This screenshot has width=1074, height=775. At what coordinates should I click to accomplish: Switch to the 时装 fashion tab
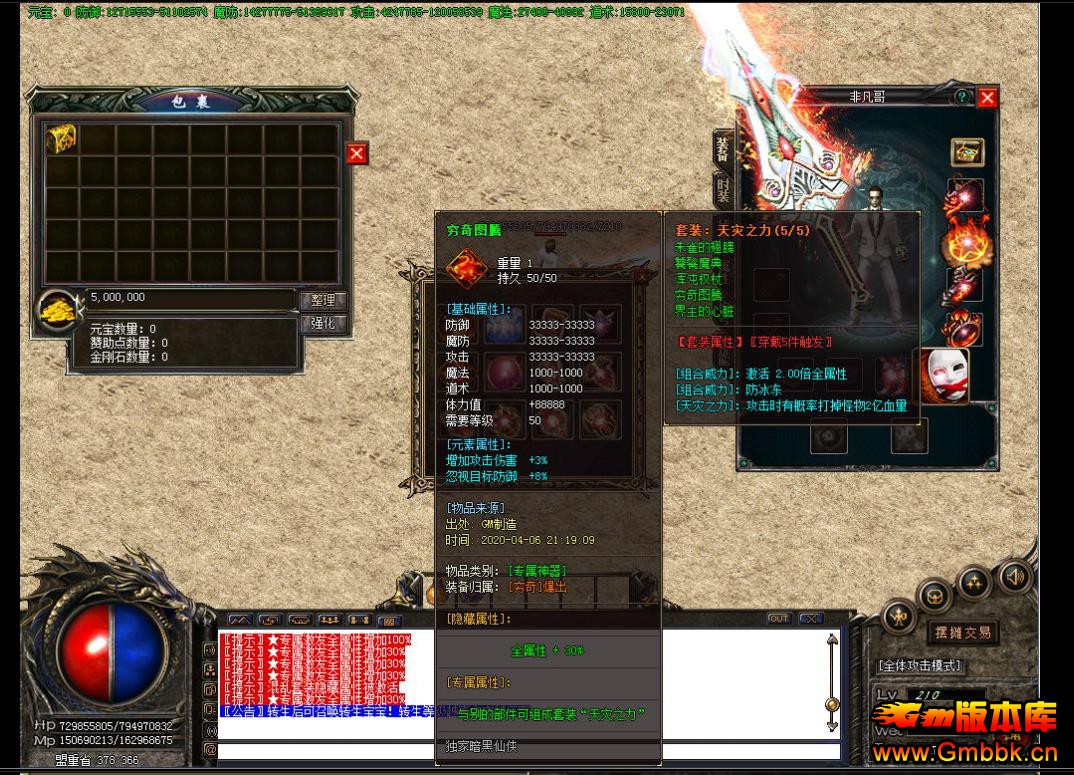click(x=723, y=188)
